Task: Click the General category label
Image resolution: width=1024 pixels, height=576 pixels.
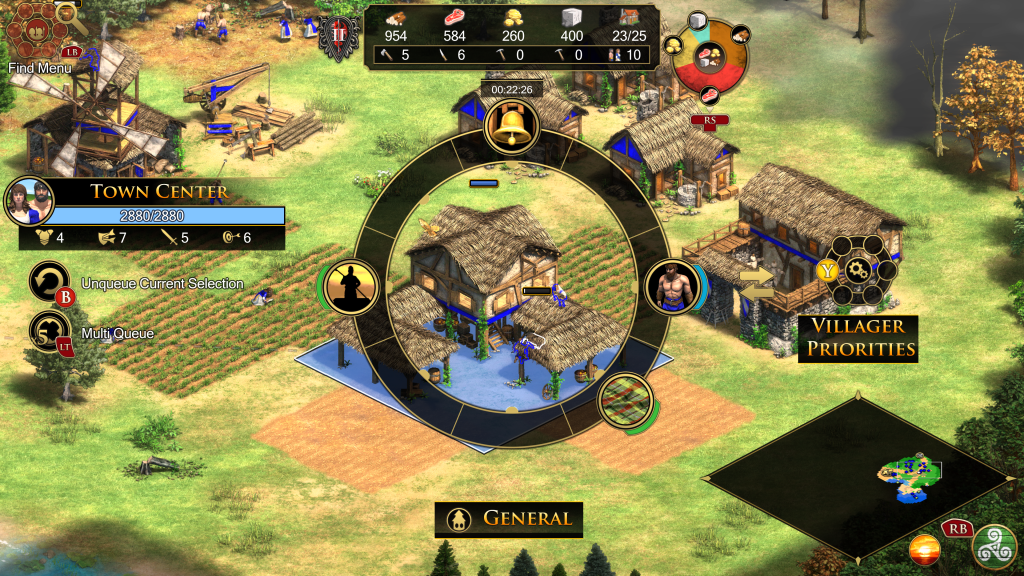Action: (509, 519)
